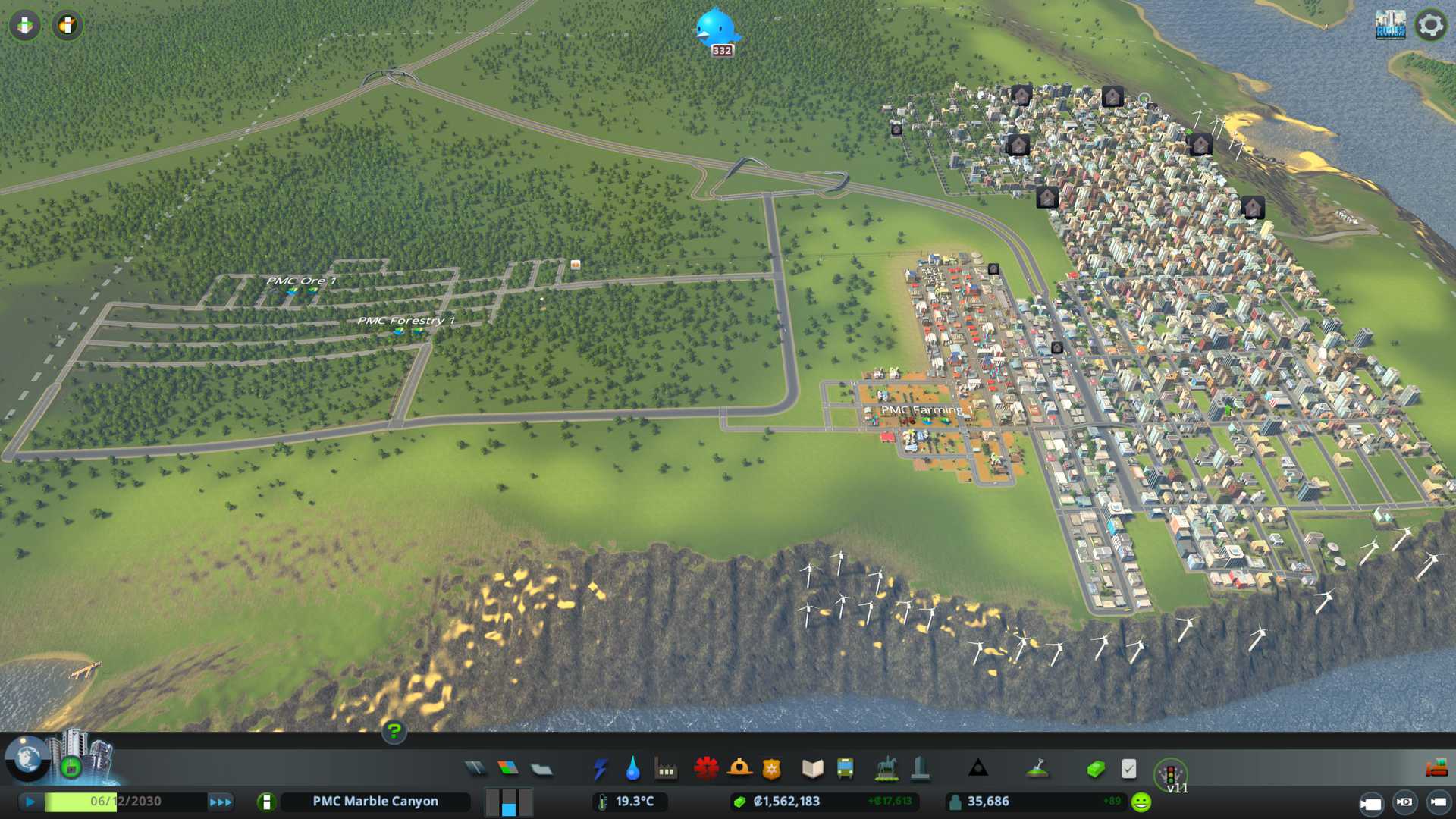Open the Chirper bird feed
1456x819 pixels.
[716, 29]
